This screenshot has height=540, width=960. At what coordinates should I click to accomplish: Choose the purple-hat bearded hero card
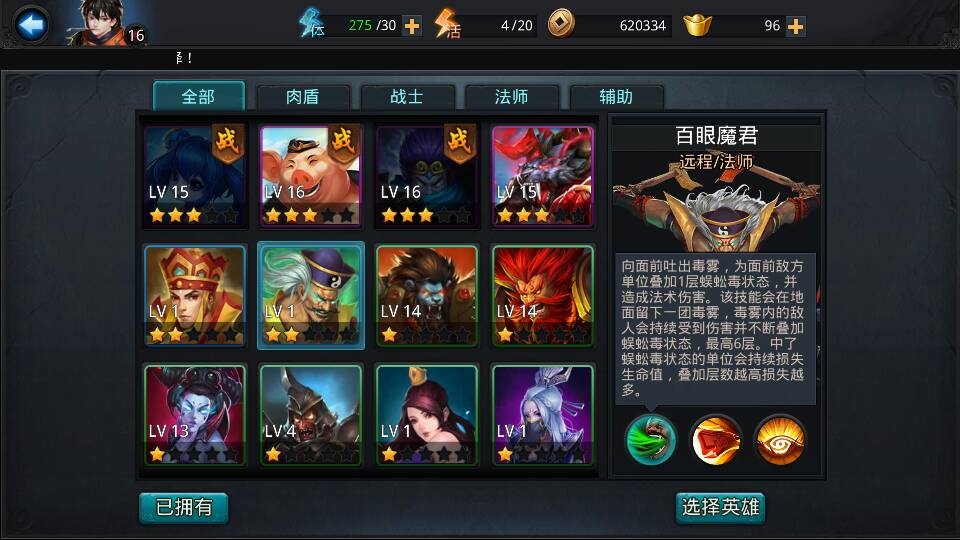309,295
